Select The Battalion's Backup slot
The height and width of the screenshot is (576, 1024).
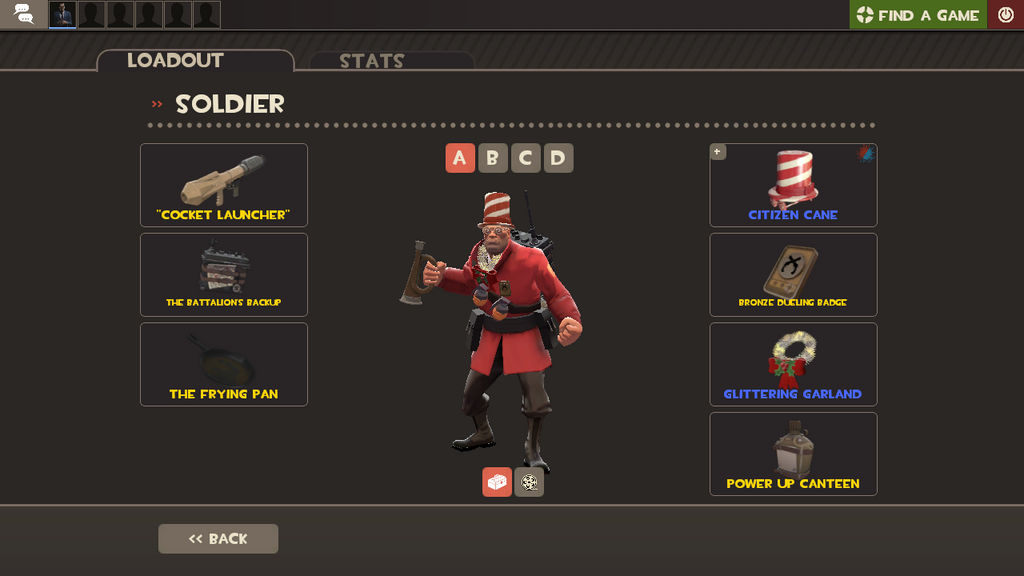pyautogui.click(x=224, y=275)
